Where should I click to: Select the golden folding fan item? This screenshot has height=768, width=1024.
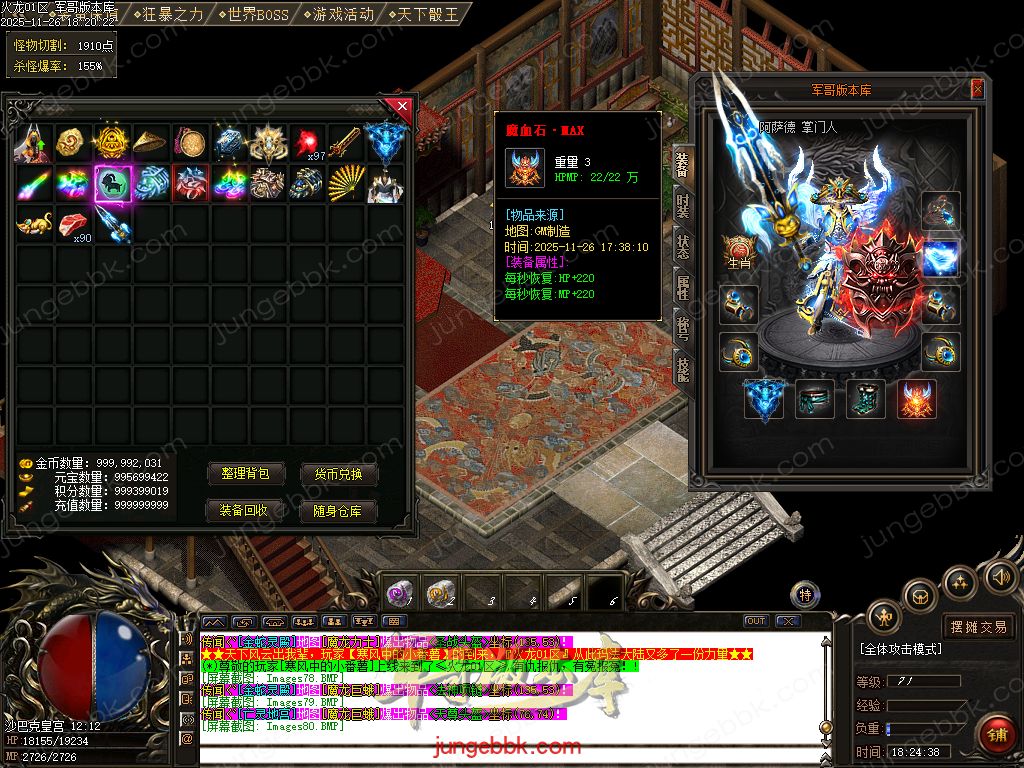[346, 183]
